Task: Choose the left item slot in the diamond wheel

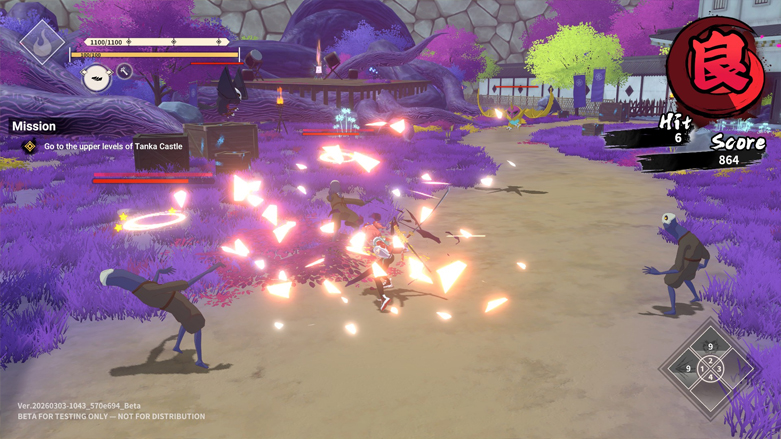Action: tap(688, 369)
